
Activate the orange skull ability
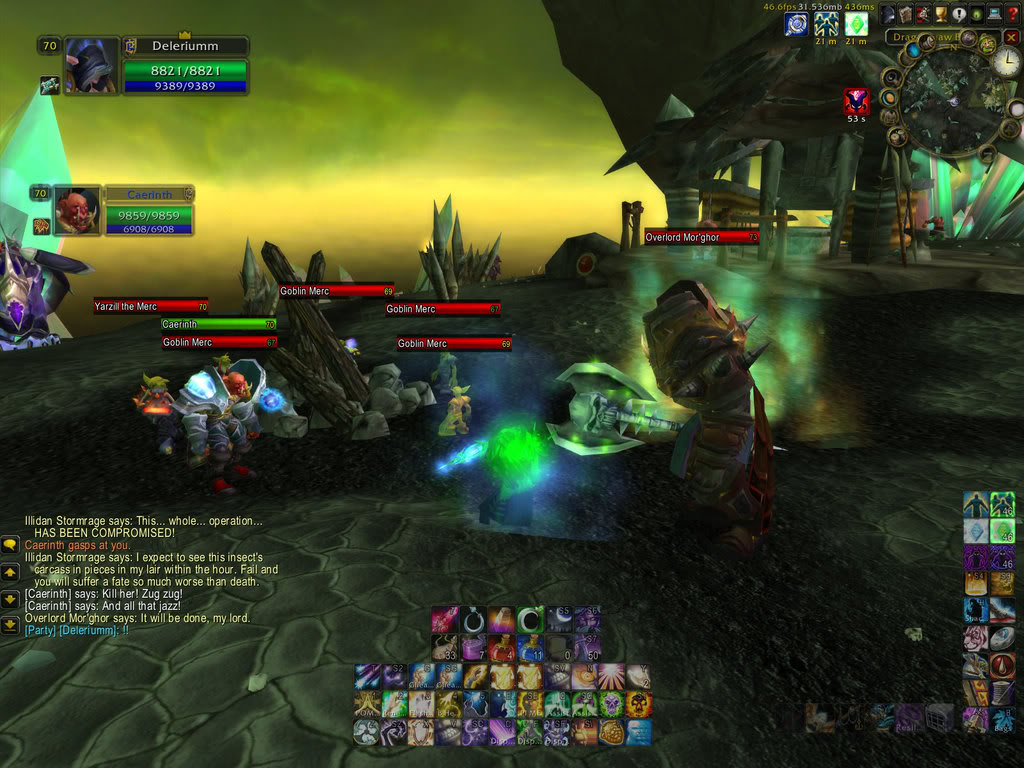(638, 704)
